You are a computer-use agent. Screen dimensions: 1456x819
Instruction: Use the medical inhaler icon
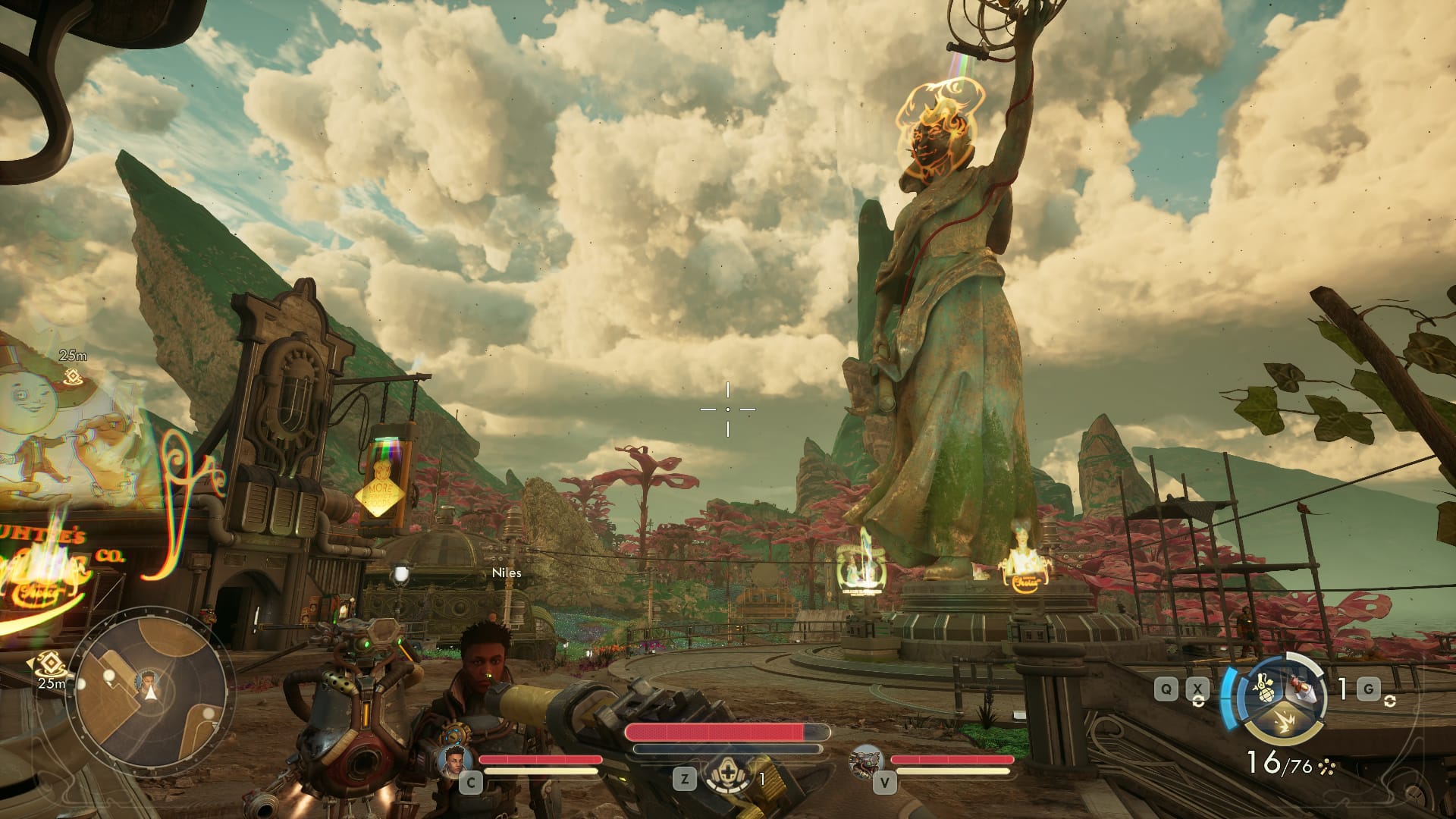point(728,777)
